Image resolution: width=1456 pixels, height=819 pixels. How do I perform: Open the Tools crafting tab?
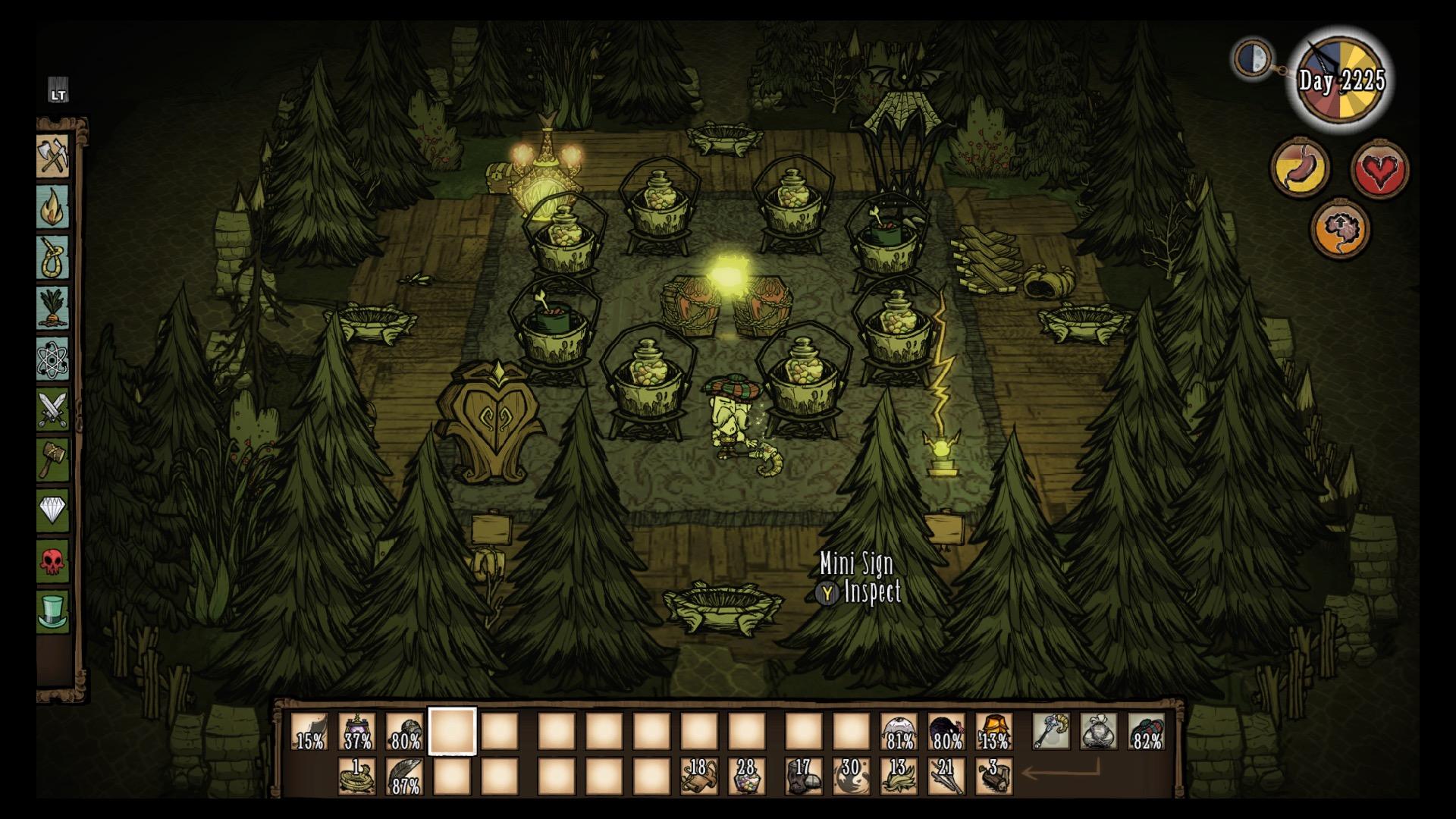(53, 157)
